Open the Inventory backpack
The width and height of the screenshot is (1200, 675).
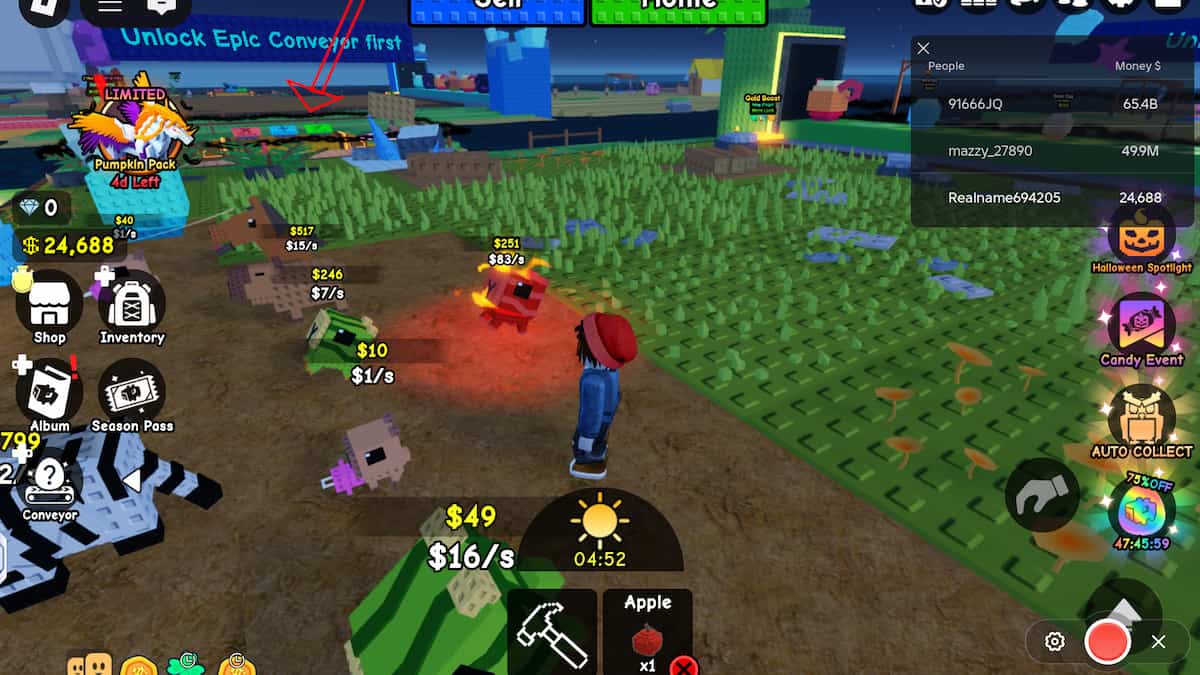[x=131, y=304]
